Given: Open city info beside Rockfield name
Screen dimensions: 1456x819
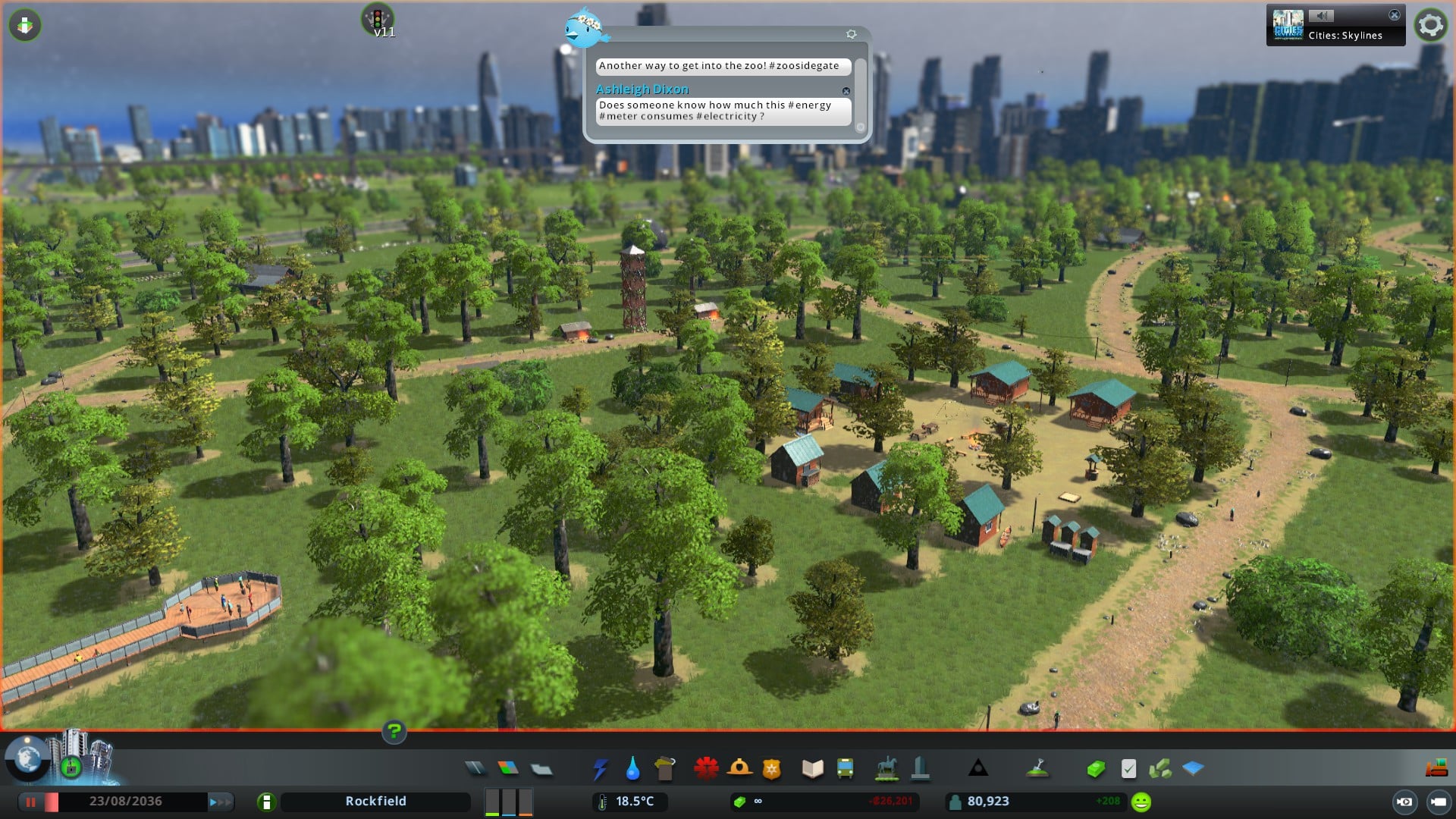Looking at the screenshot, I should 266,802.
